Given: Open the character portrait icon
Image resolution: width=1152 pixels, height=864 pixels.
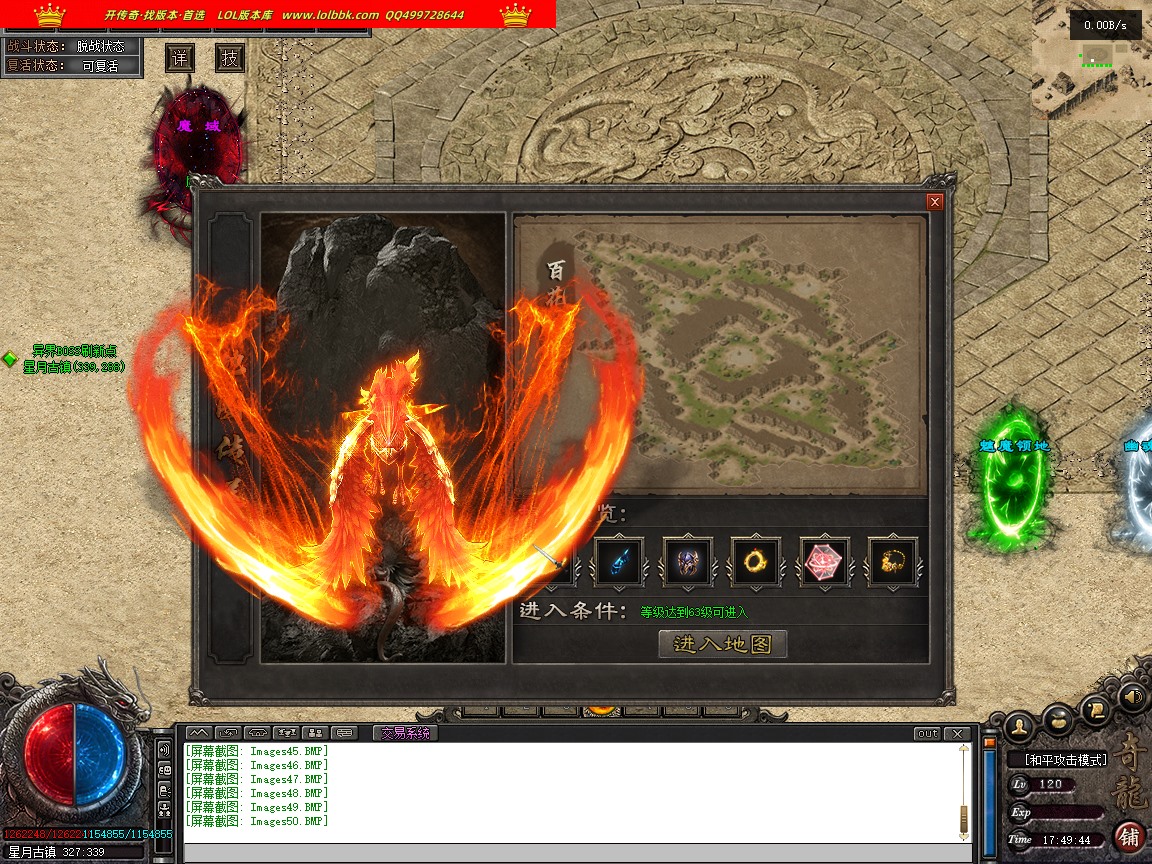Looking at the screenshot, I should click(x=1019, y=723).
